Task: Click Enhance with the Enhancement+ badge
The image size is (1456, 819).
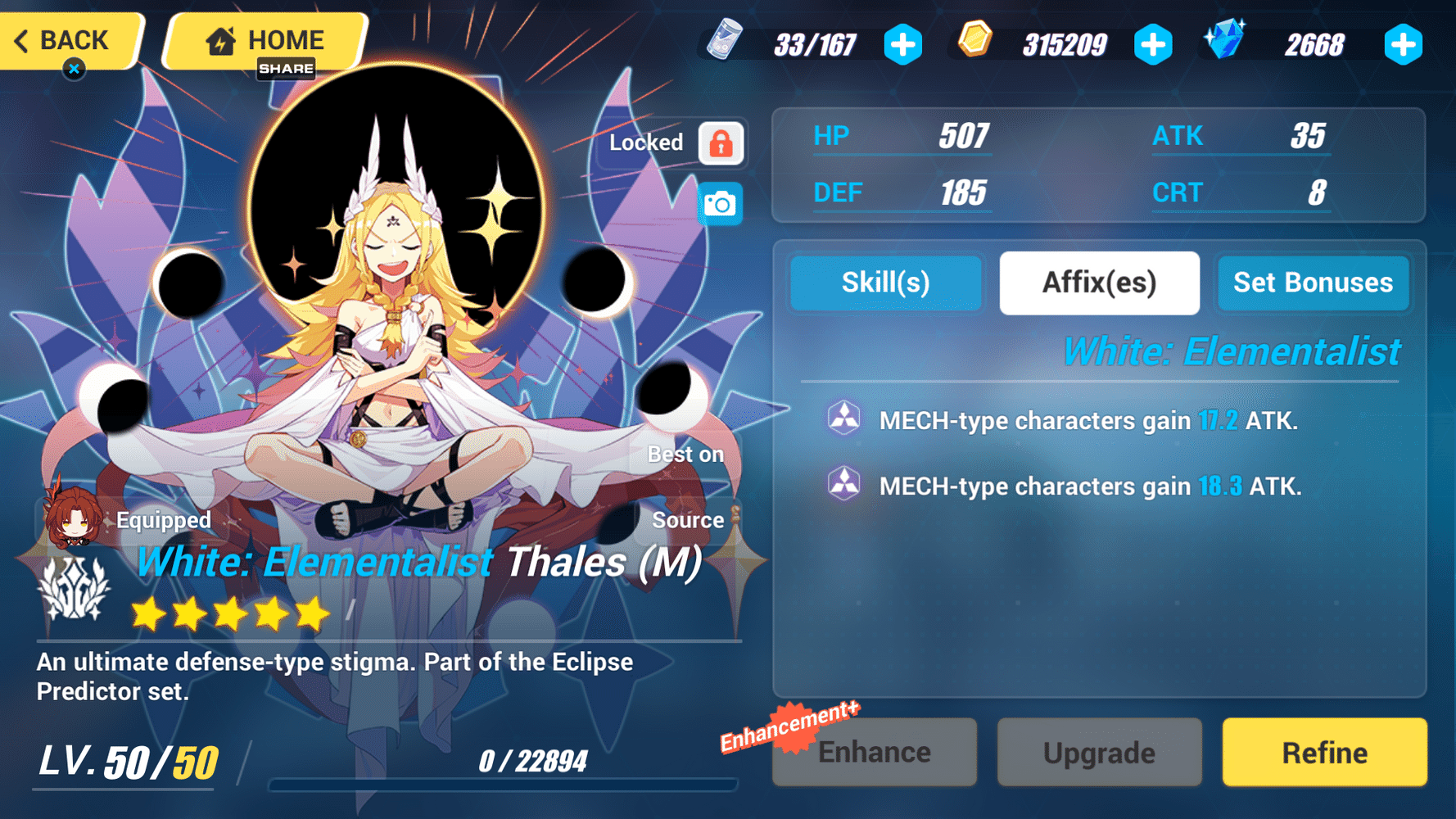Action: [x=874, y=751]
